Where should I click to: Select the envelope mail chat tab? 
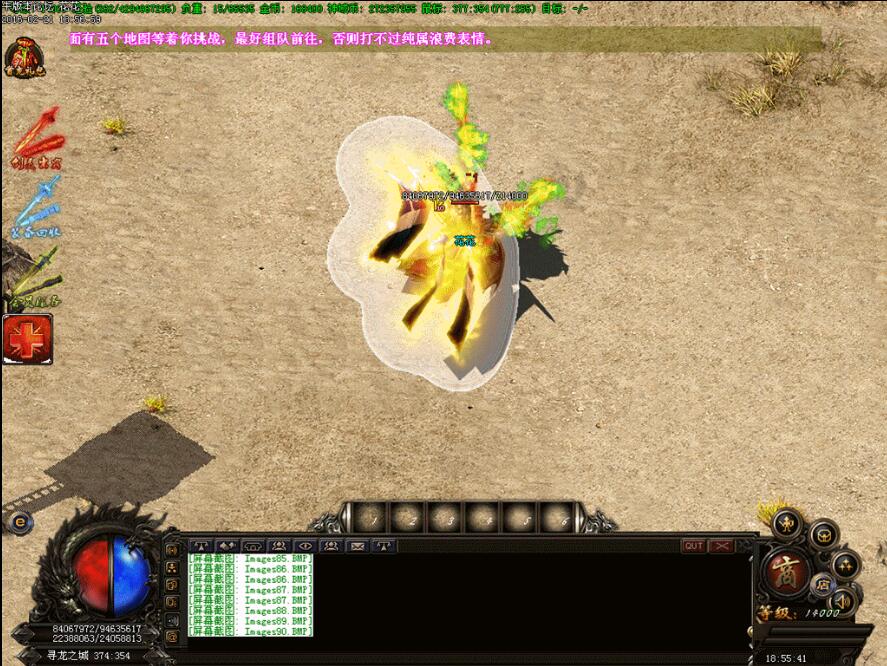(x=357, y=546)
